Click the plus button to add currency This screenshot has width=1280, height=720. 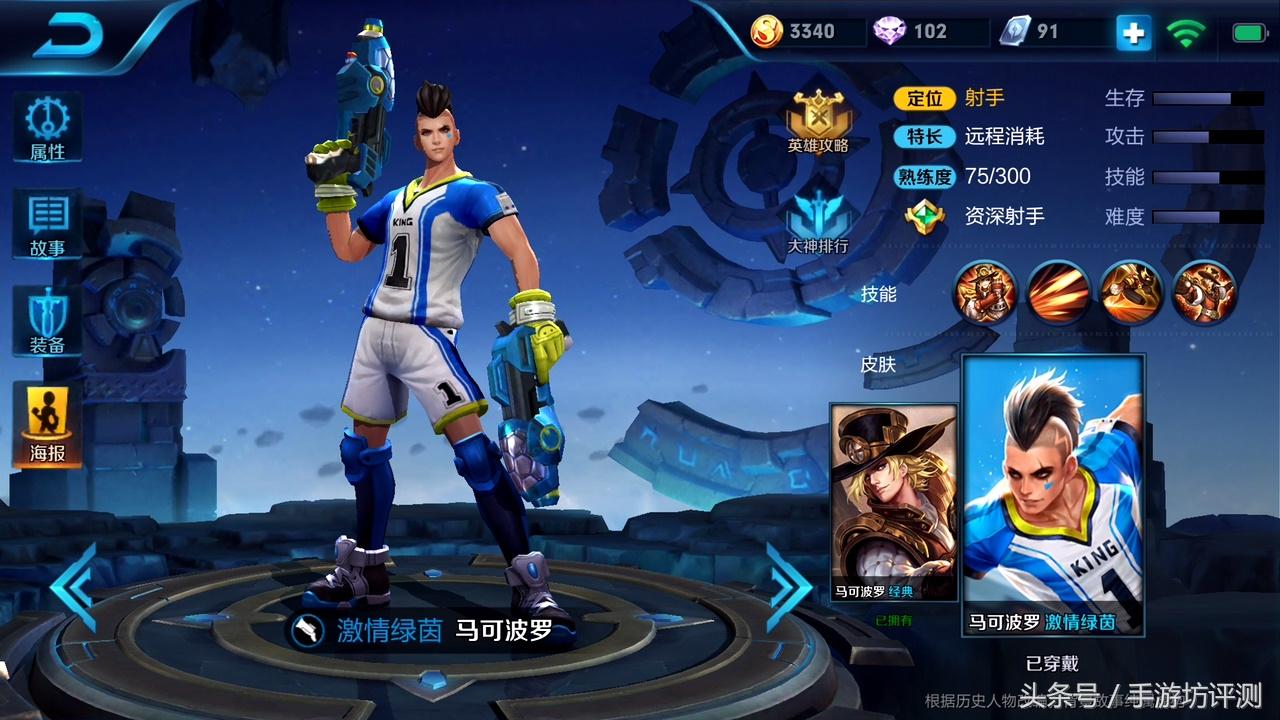click(1133, 33)
